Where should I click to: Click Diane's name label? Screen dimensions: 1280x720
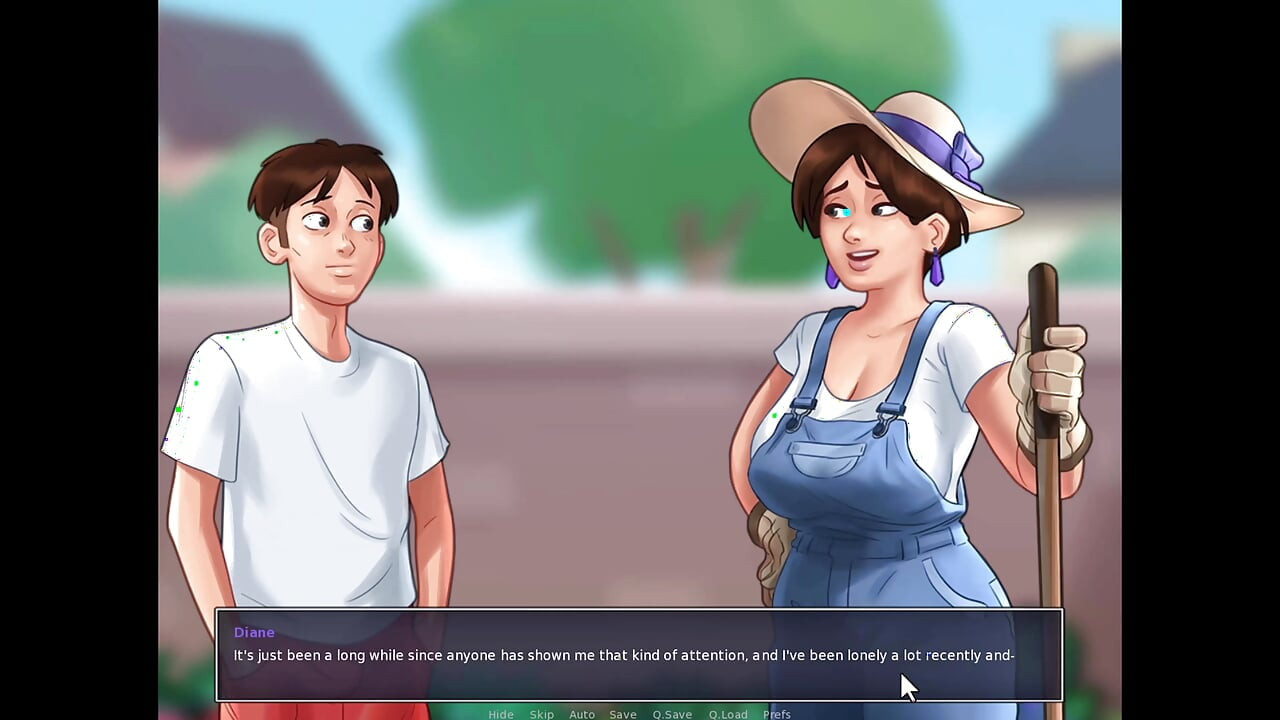[x=253, y=632]
